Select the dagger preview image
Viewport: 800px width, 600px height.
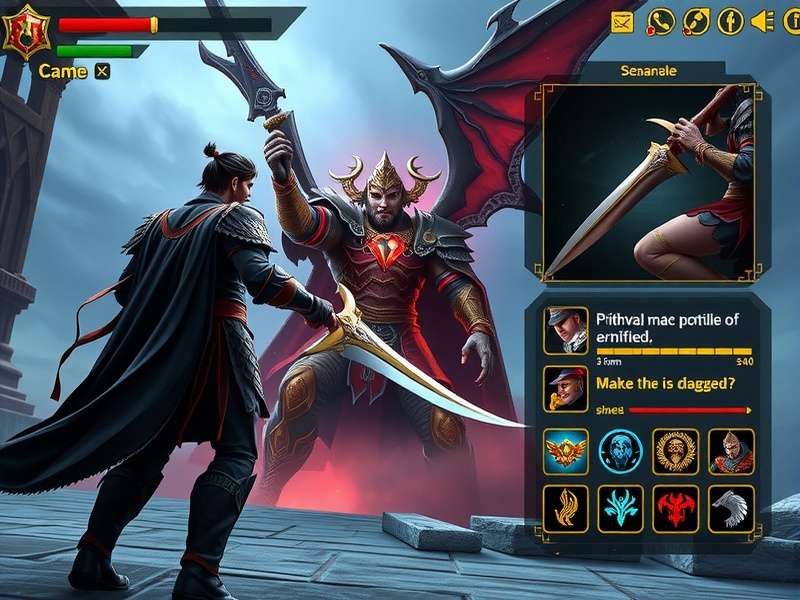coord(648,182)
